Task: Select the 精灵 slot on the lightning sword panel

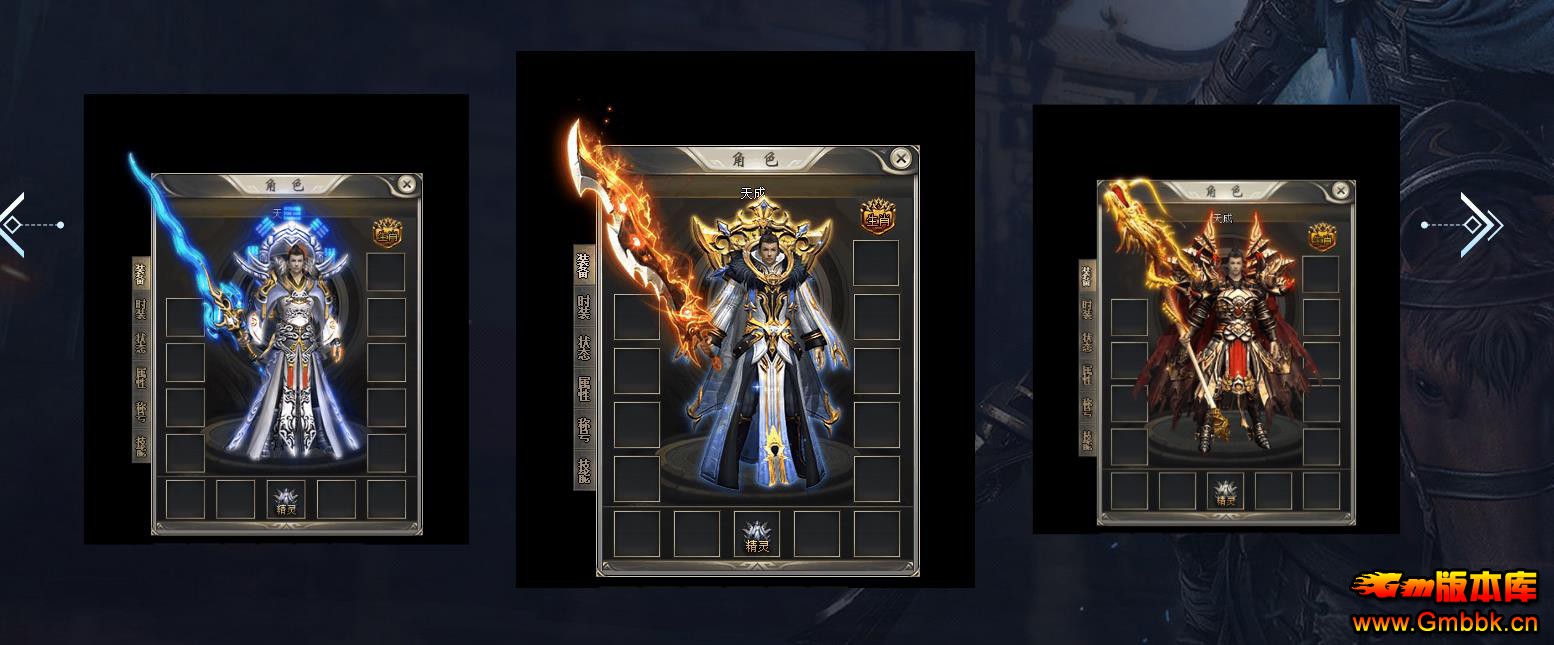Action: click(x=287, y=500)
